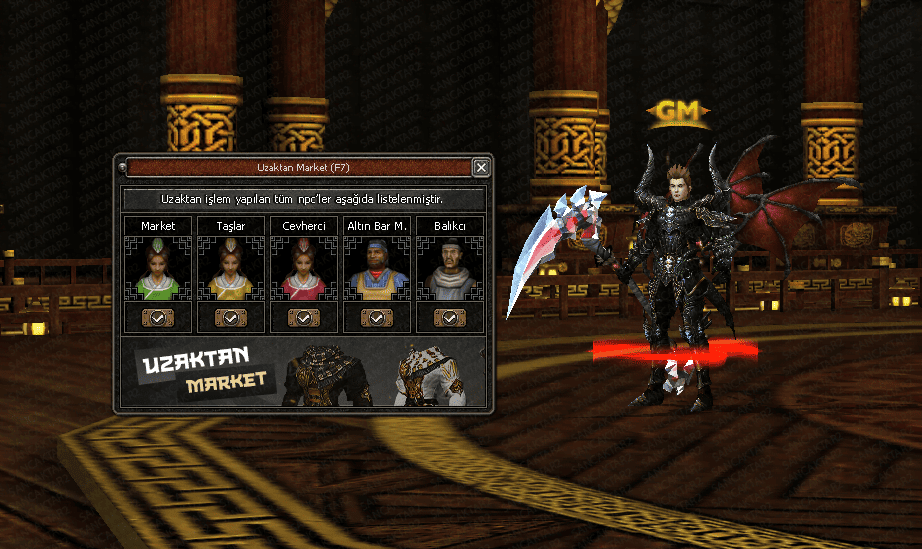Confirm the Market NPC checkmark button
922x549 pixels.
(x=158, y=317)
